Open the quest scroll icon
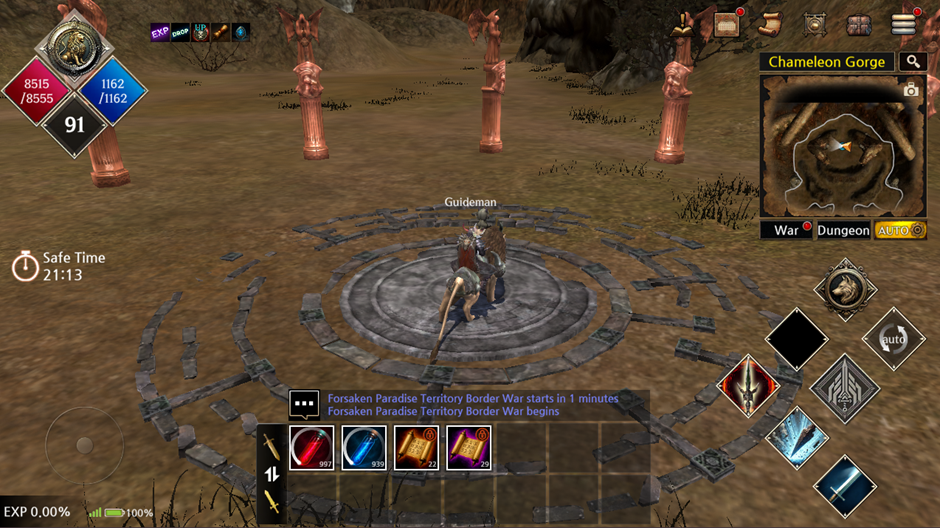940x528 pixels. [x=770, y=24]
